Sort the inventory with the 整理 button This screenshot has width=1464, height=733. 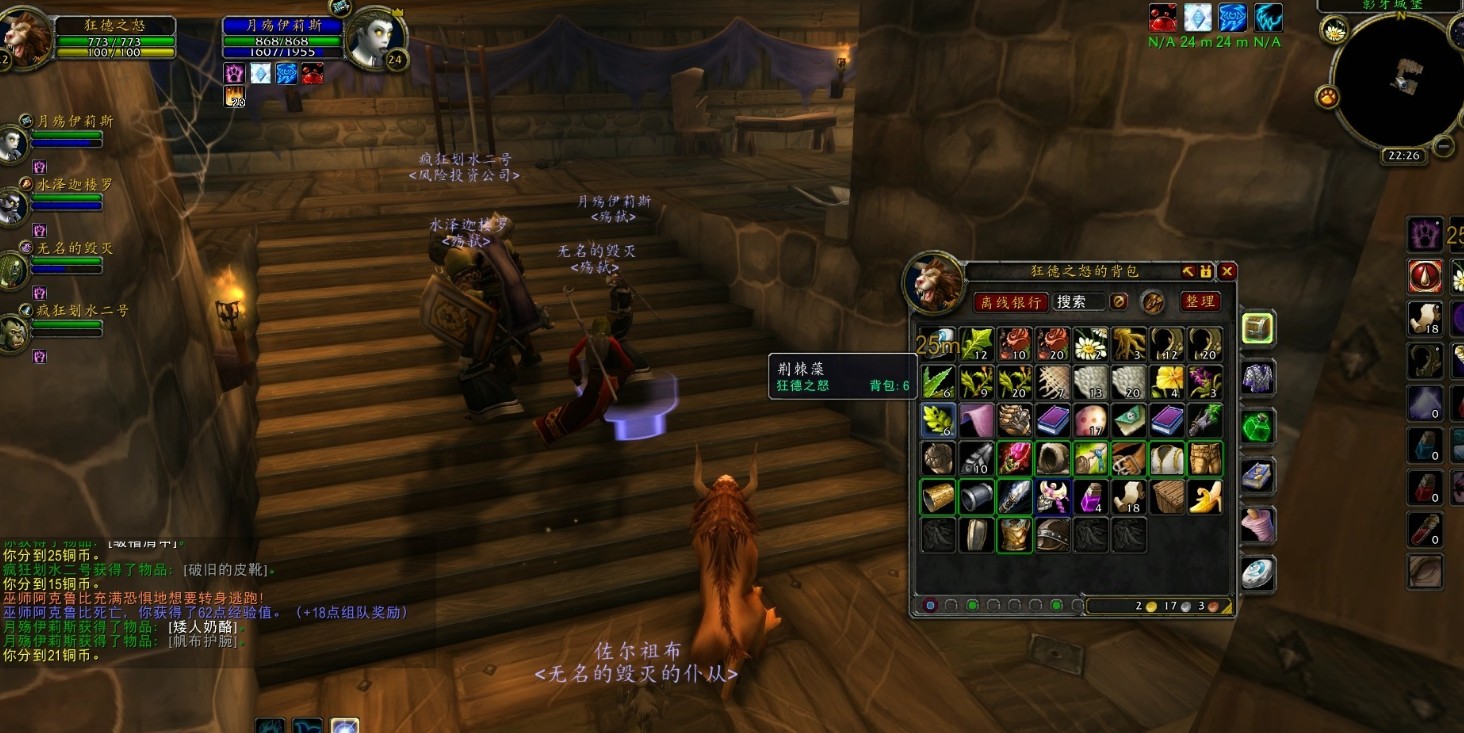click(x=1201, y=301)
